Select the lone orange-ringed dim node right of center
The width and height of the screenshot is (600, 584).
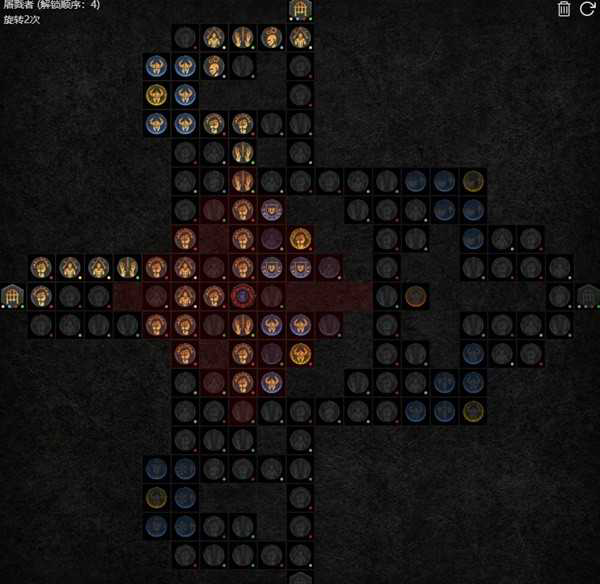coord(416,296)
